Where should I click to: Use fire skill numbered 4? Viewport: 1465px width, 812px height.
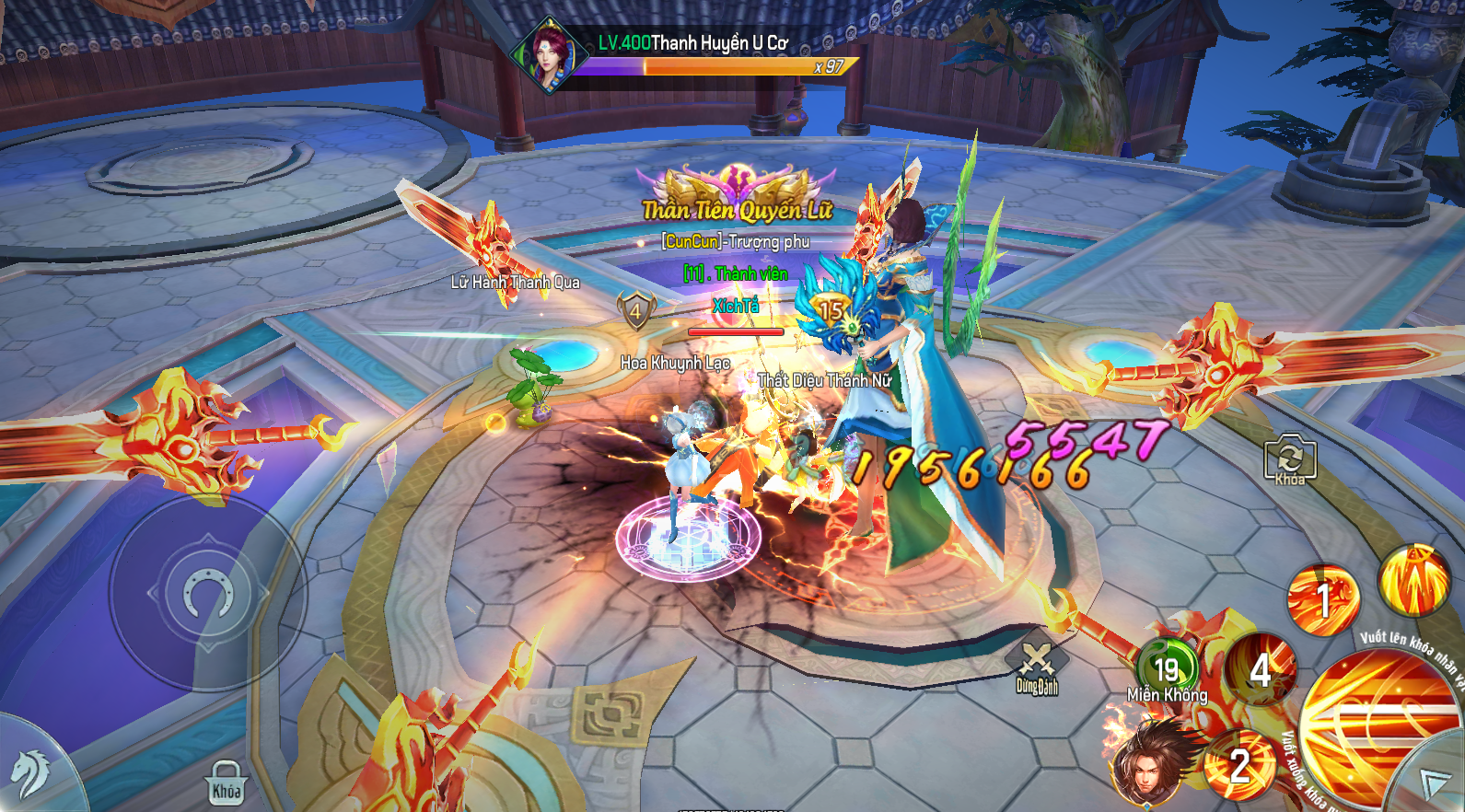pyautogui.click(x=1260, y=670)
